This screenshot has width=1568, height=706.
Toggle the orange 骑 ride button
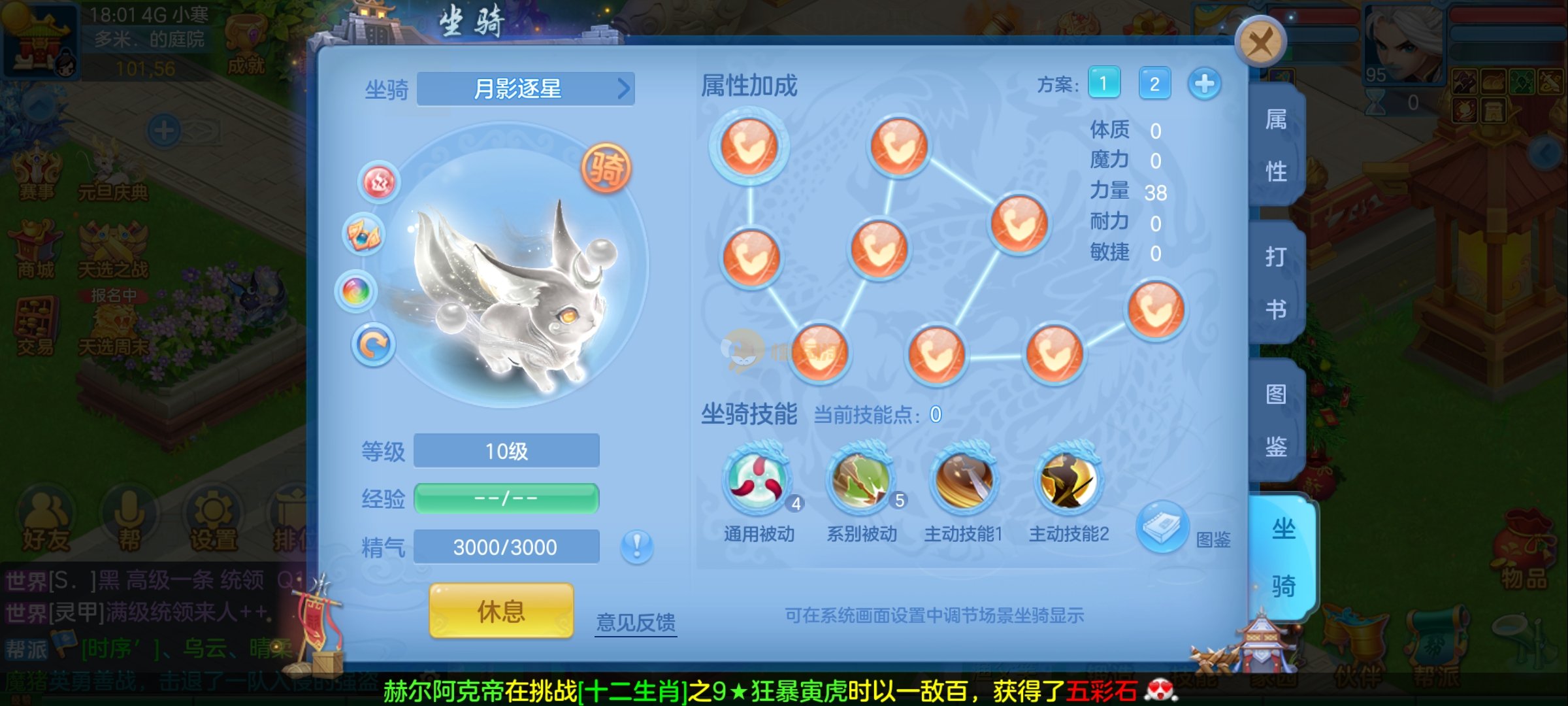606,169
